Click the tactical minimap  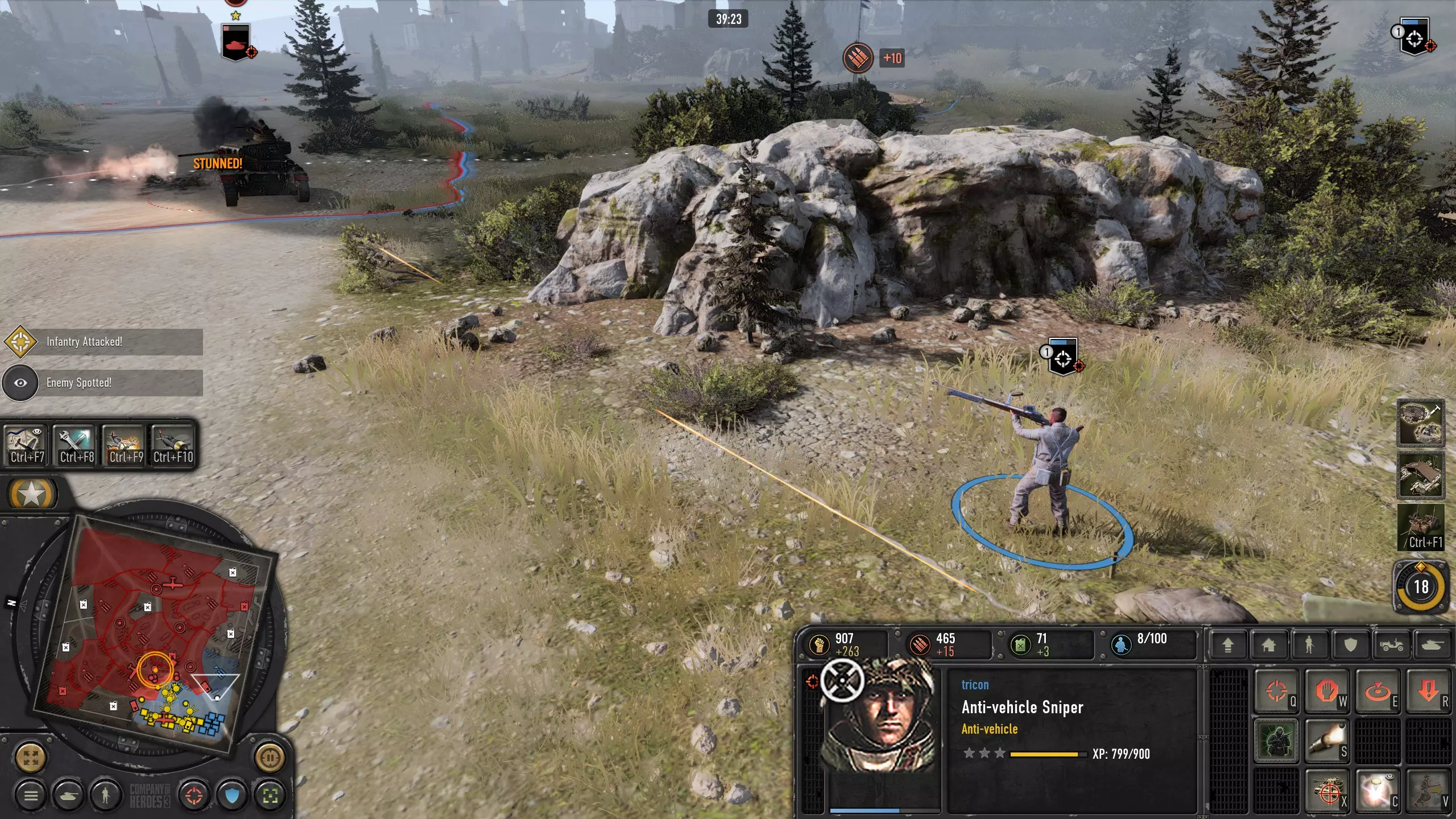coord(154,631)
